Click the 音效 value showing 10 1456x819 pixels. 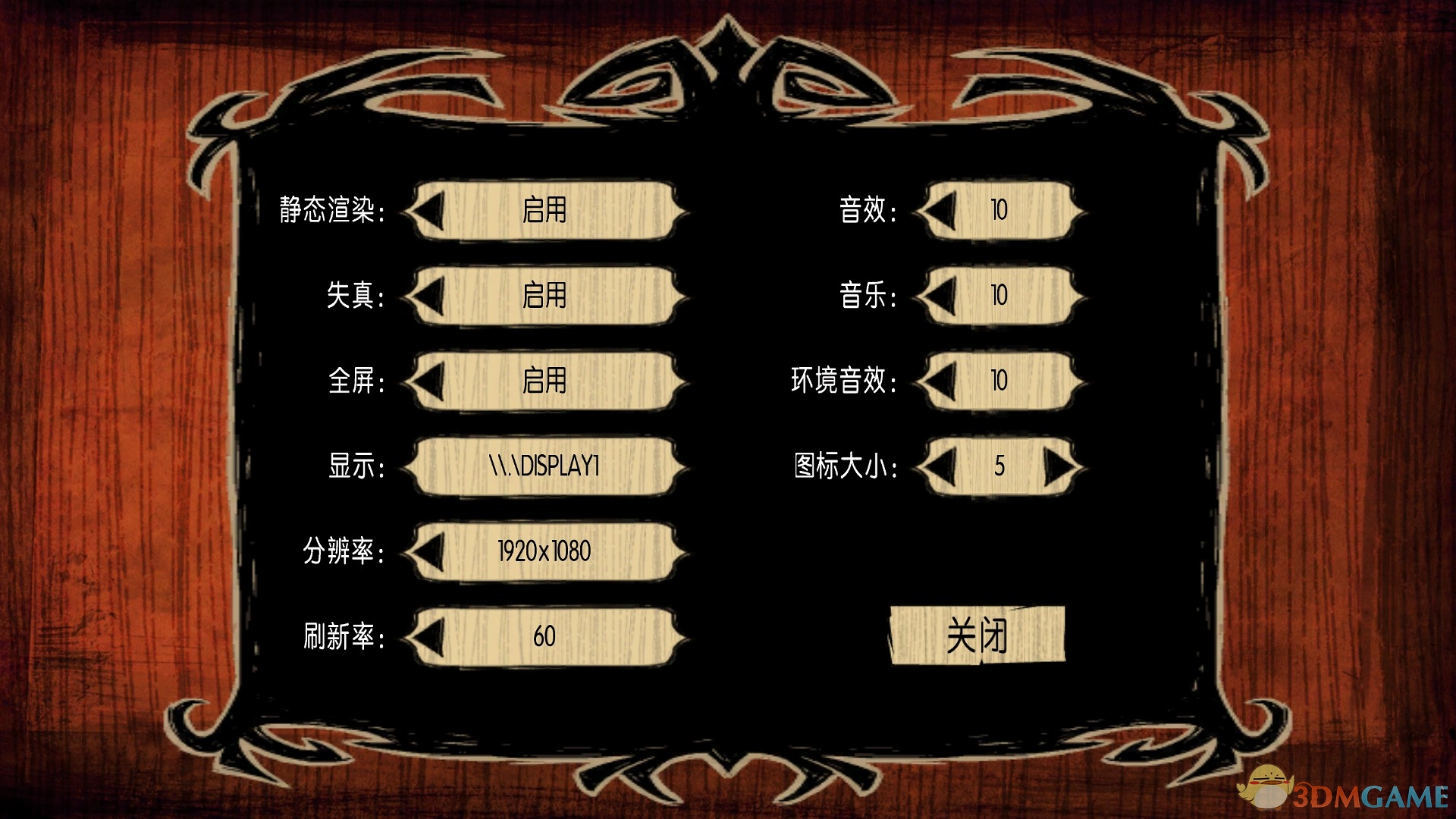point(998,212)
